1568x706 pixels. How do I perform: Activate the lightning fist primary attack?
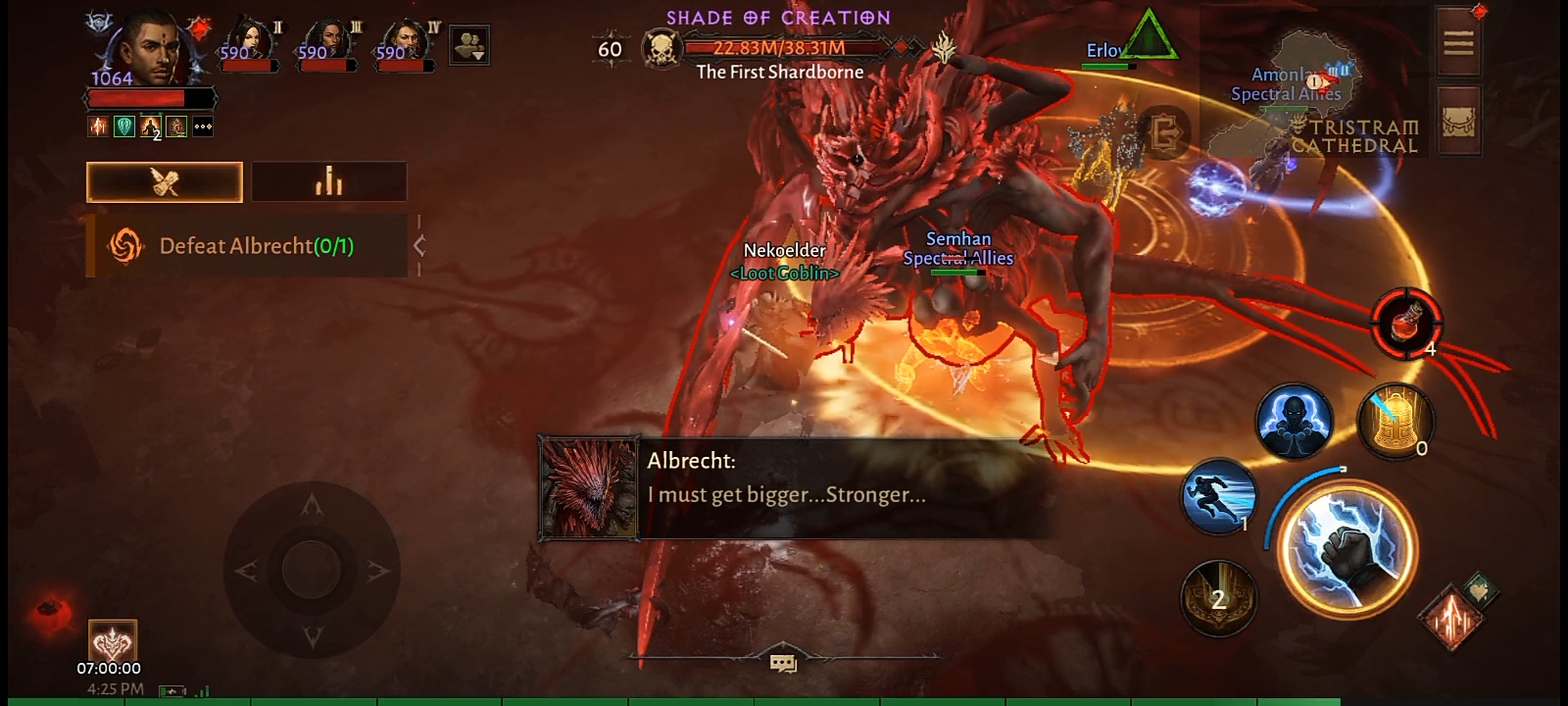coord(1348,549)
